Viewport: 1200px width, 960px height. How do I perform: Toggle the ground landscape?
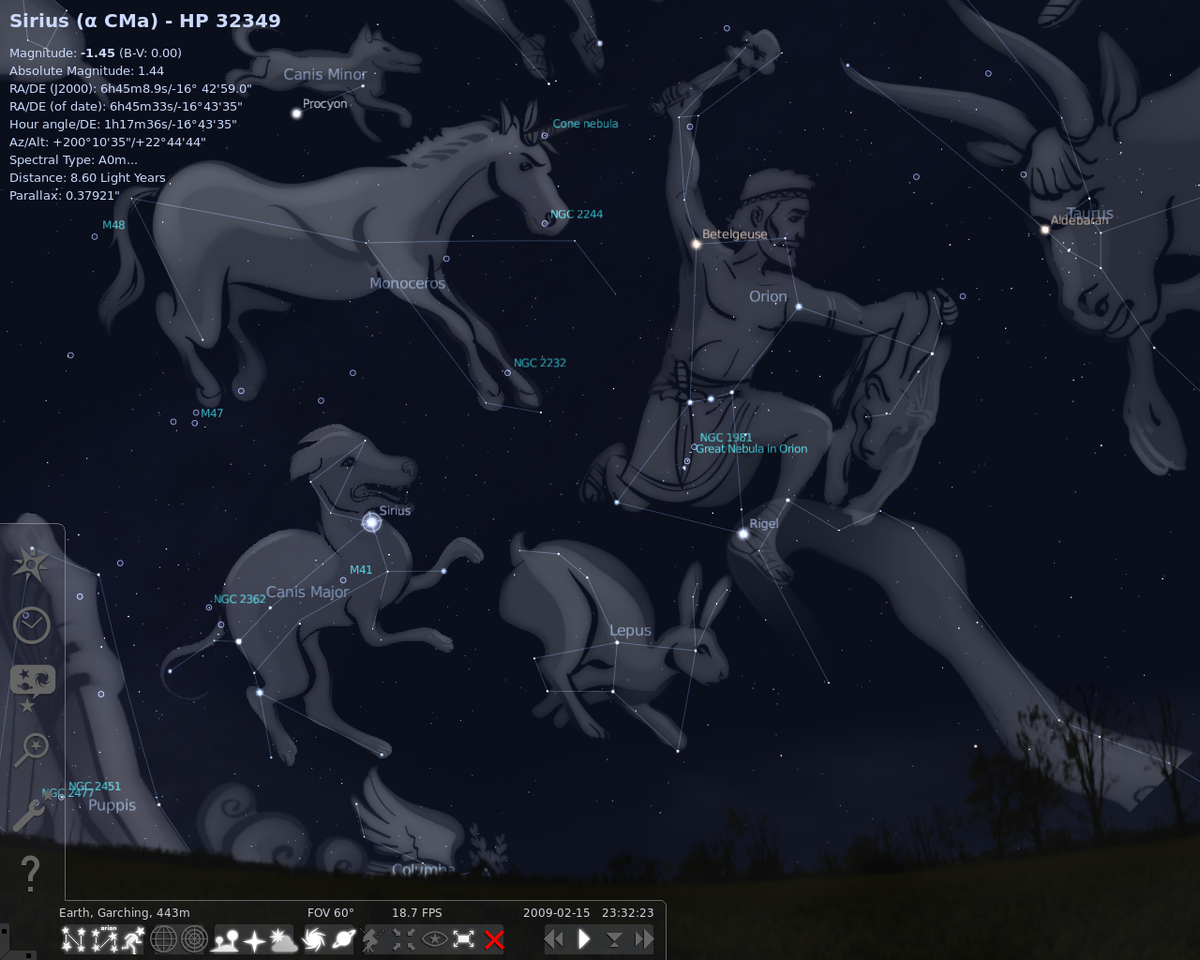225,939
